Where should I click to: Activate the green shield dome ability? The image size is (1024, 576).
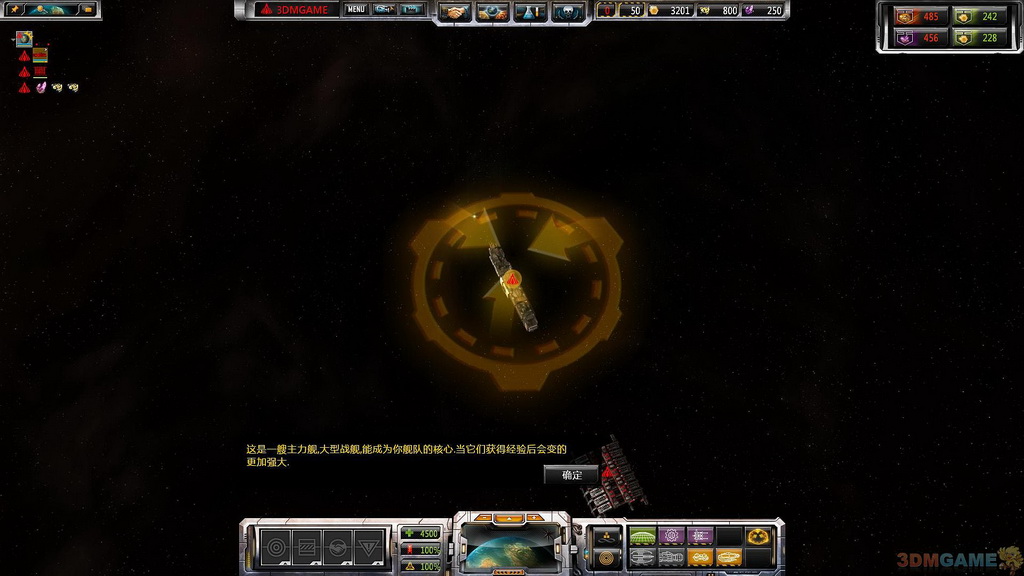pos(642,536)
